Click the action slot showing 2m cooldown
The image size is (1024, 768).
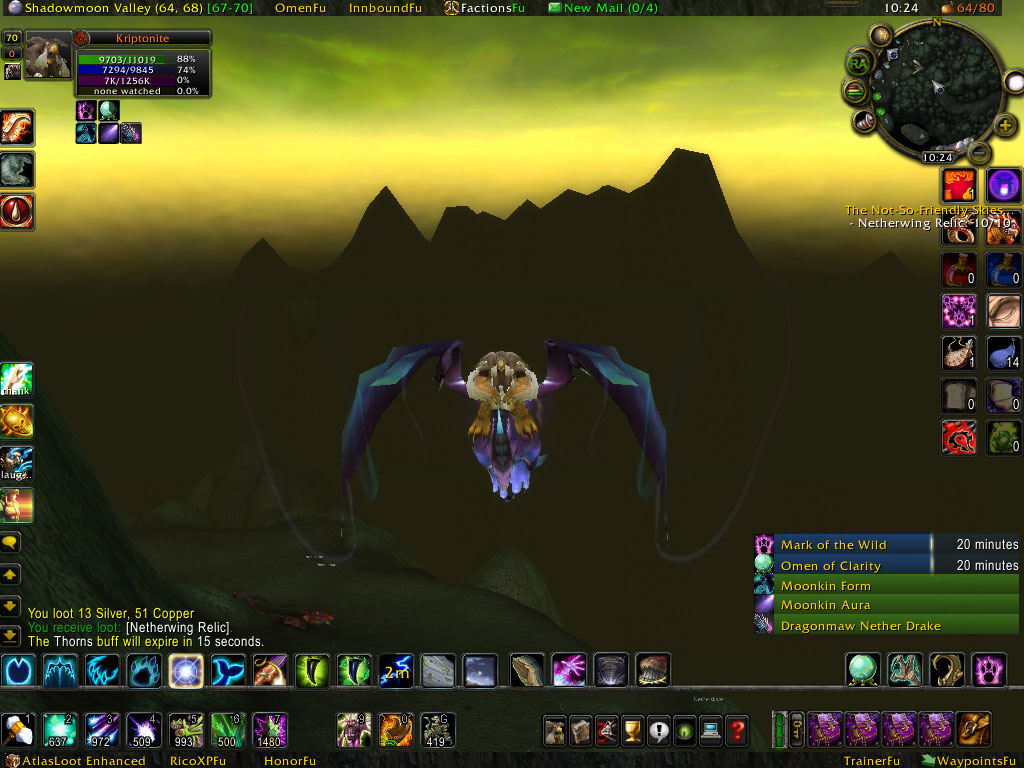[395, 671]
